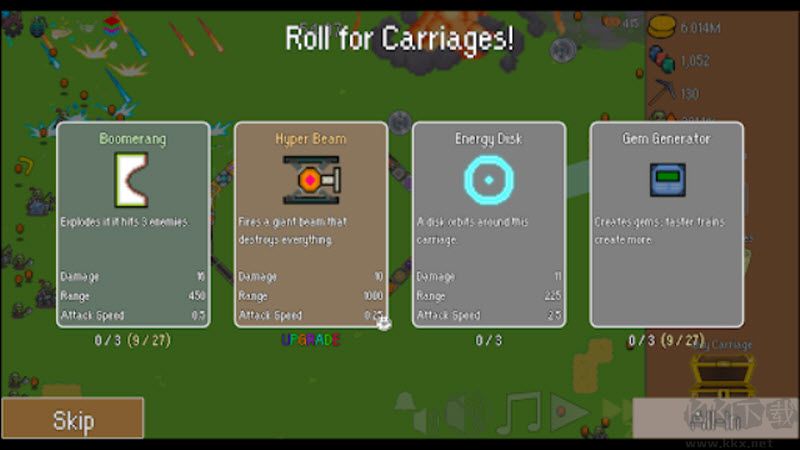Image resolution: width=800 pixels, height=450 pixels.
Task: Toggle music with the note icon
Action: click(518, 412)
